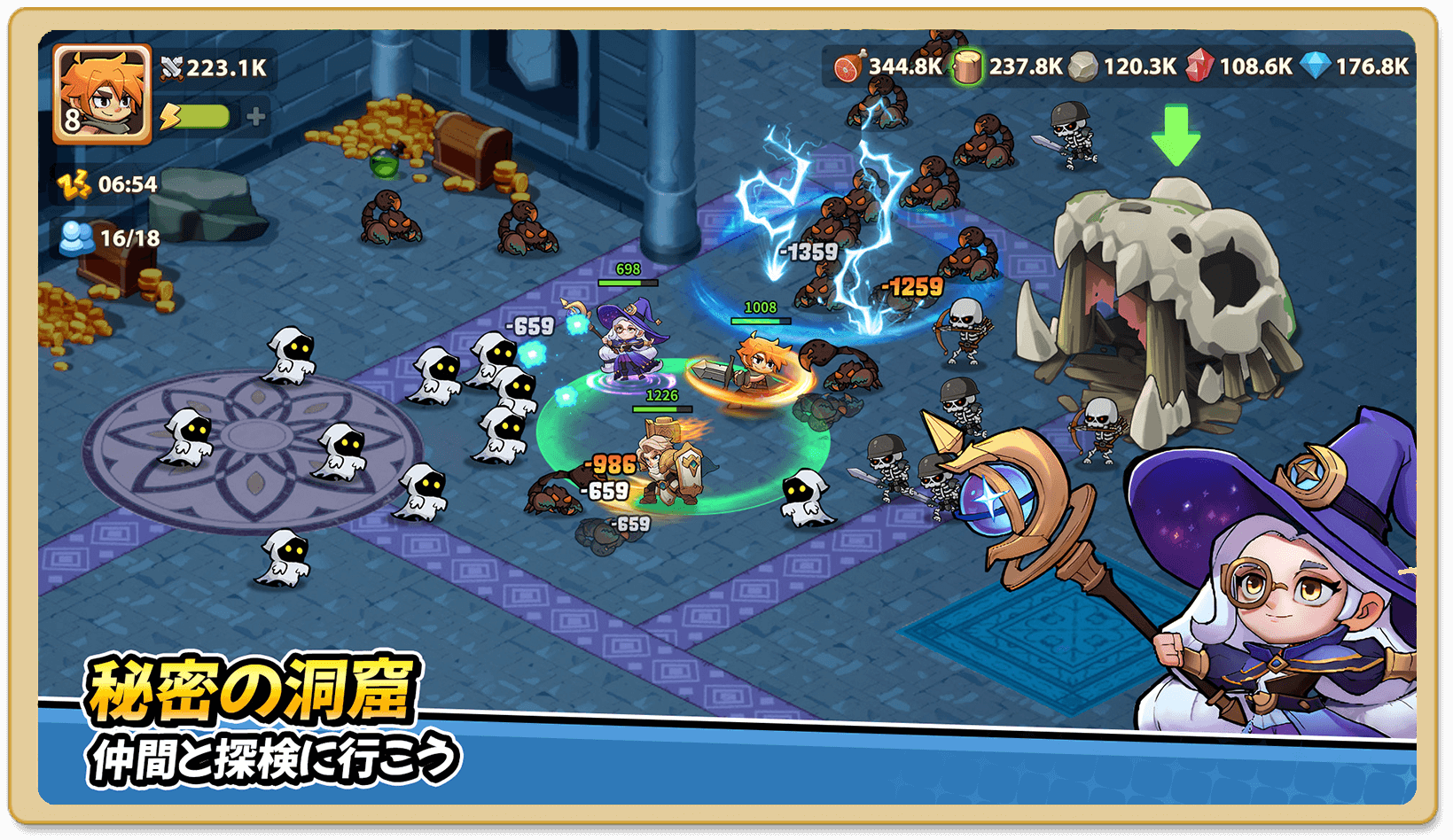This screenshot has width=1453, height=840.
Task: Tap the stone resource icon
Action: click(1082, 66)
